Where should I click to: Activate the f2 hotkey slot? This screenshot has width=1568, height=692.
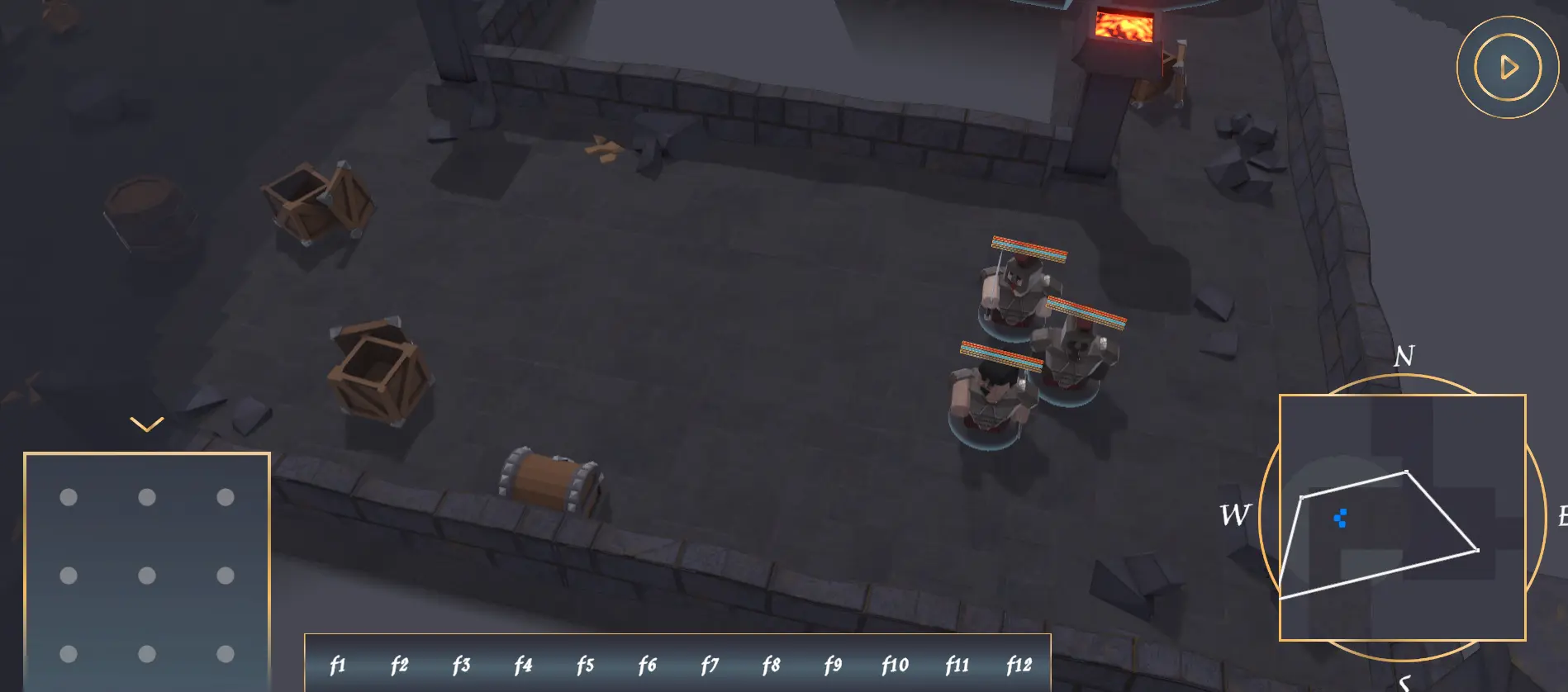400,663
